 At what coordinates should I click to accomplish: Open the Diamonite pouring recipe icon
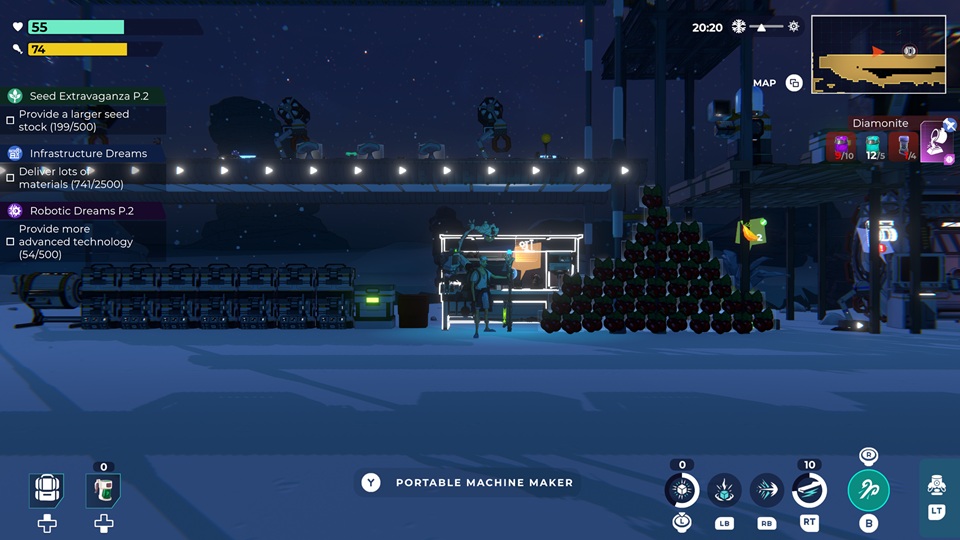tap(937, 142)
